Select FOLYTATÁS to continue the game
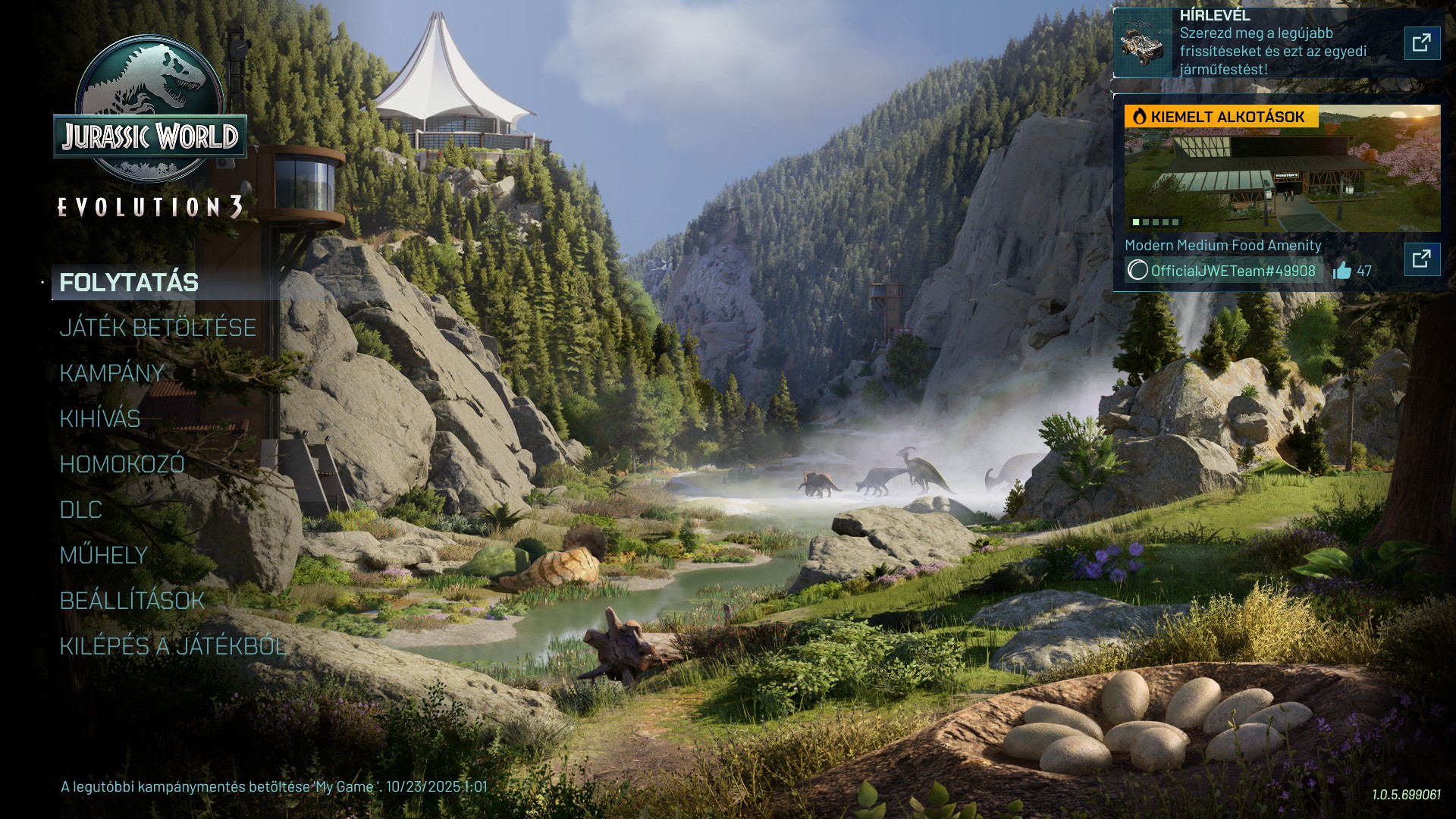 point(129,283)
